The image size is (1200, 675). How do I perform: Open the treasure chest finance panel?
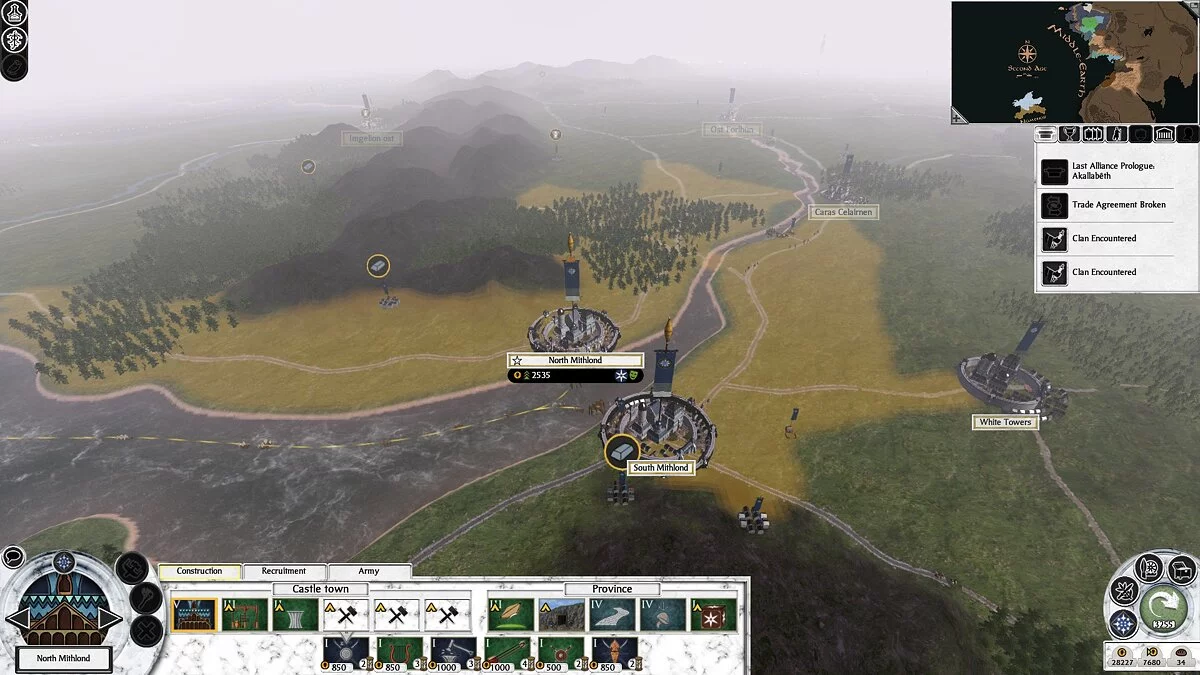pyautogui.click(x=1181, y=570)
